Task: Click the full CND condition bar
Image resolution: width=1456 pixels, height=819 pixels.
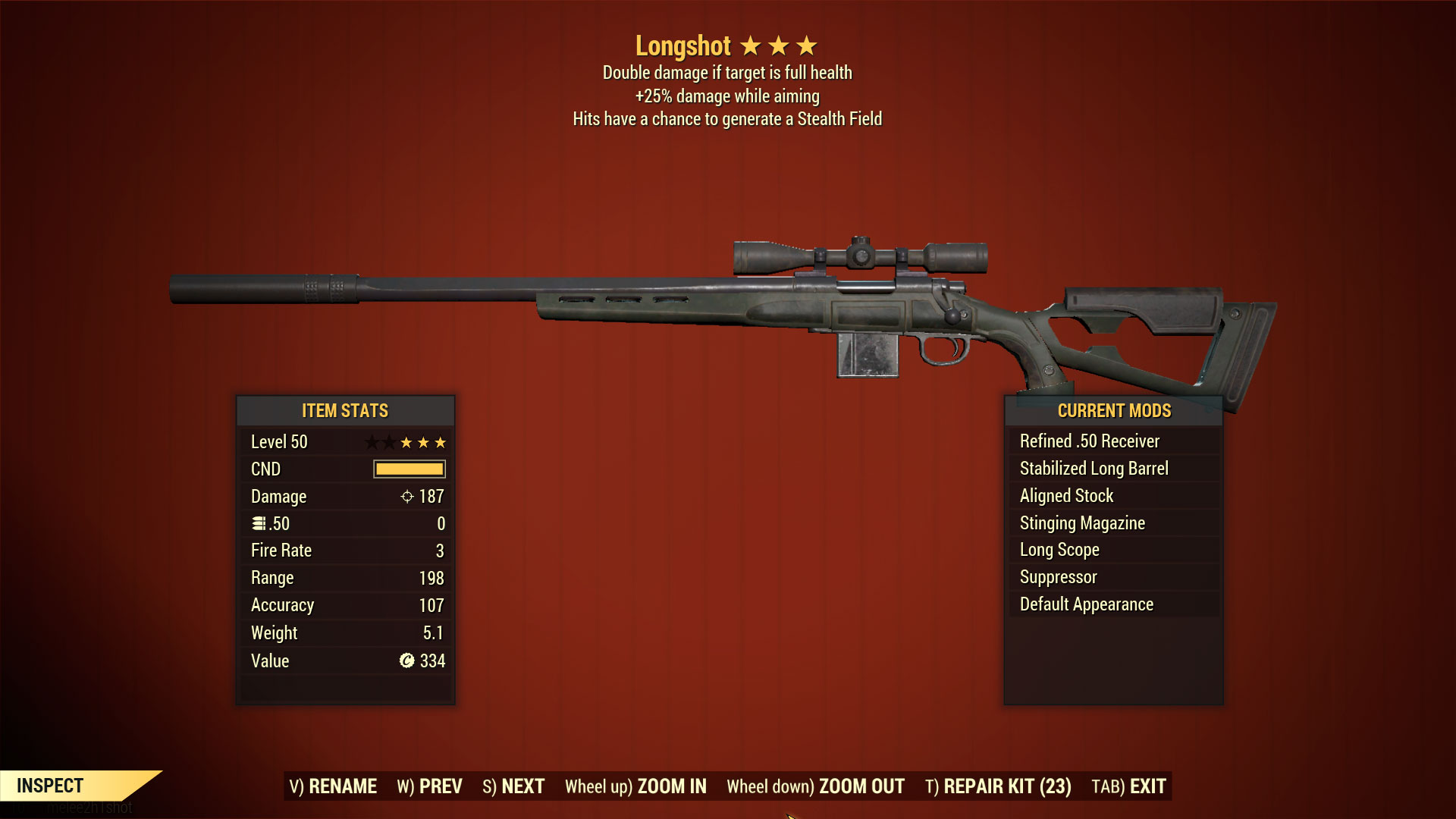Action: coord(407,469)
